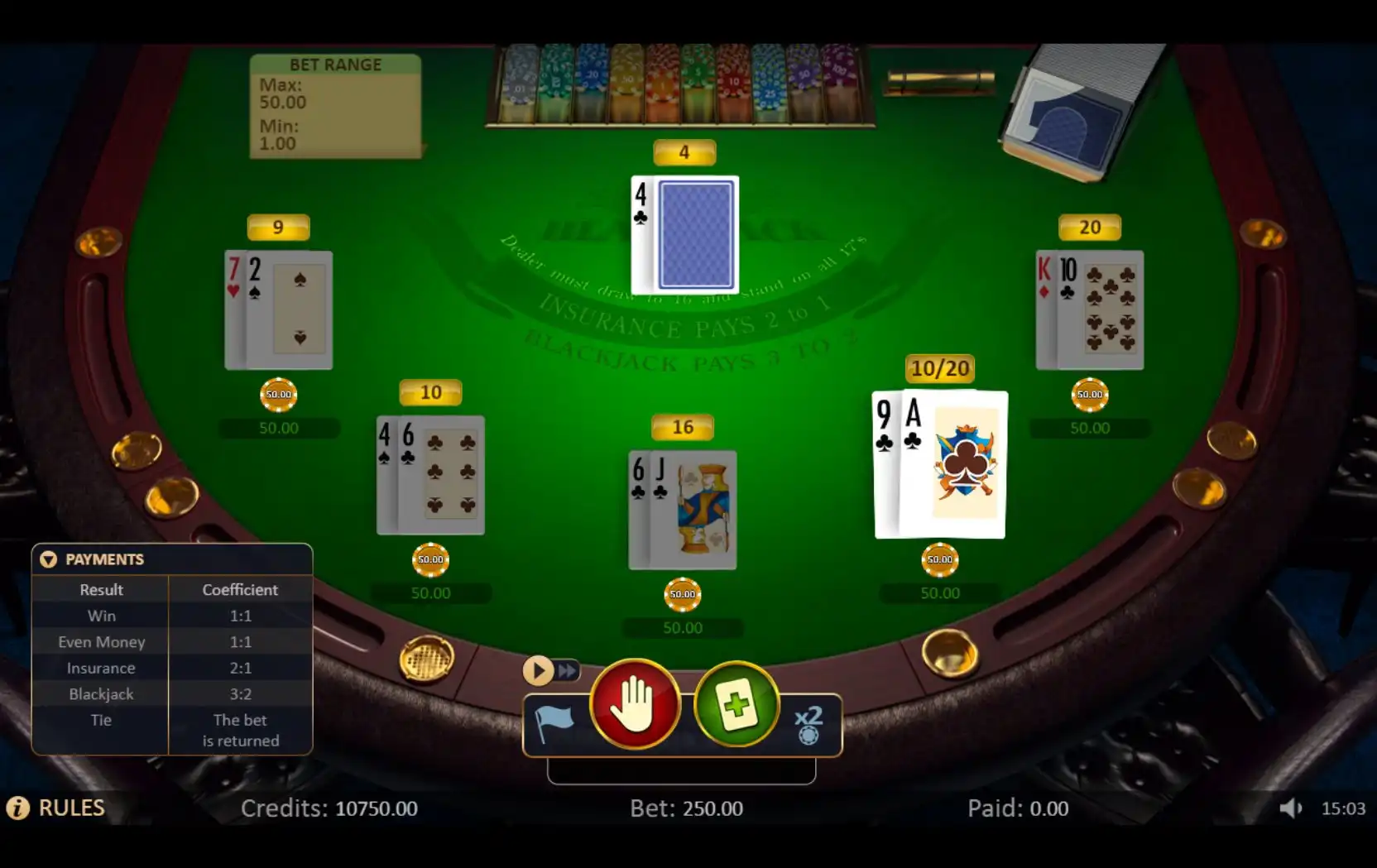Open the RULES info panel
The width and height of the screenshot is (1377, 868).
(56, 808)
